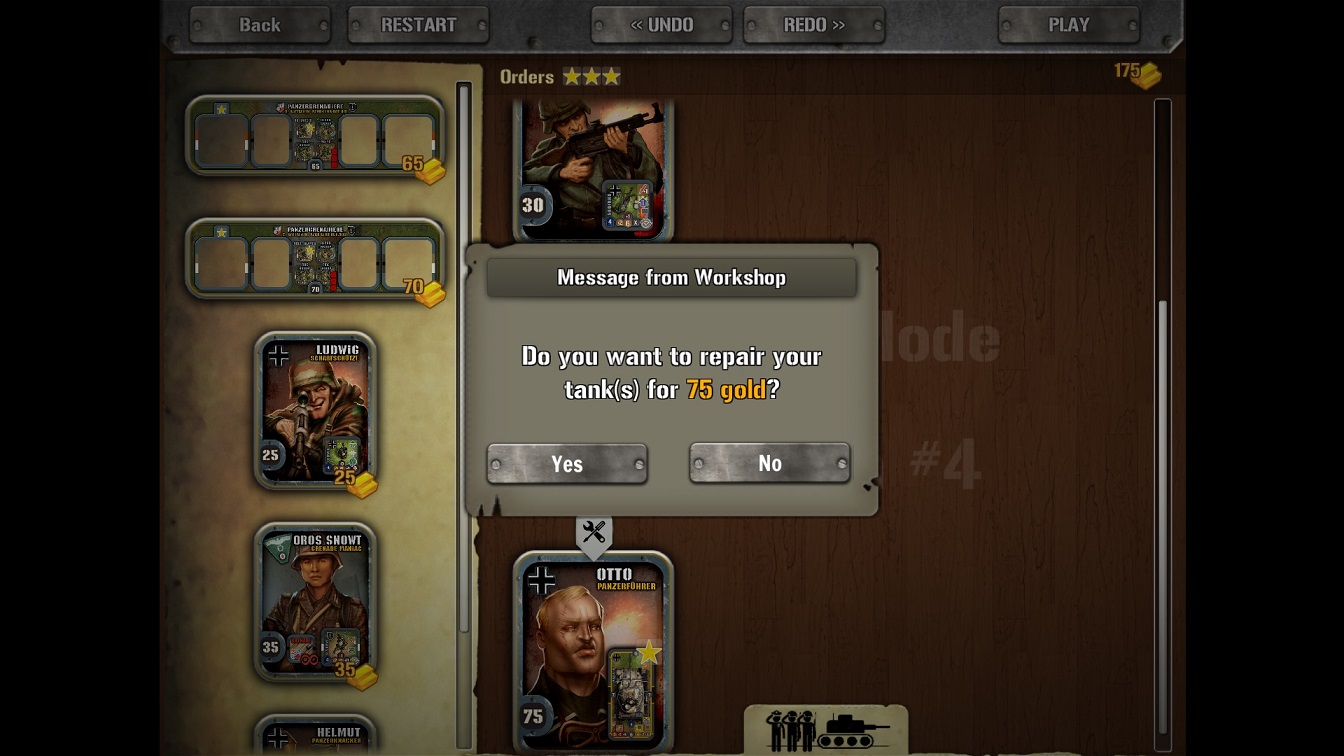Viewport: 1344px width, 756px height.
Task: Open the troops and tank tab
Action: tap(826, 730)
